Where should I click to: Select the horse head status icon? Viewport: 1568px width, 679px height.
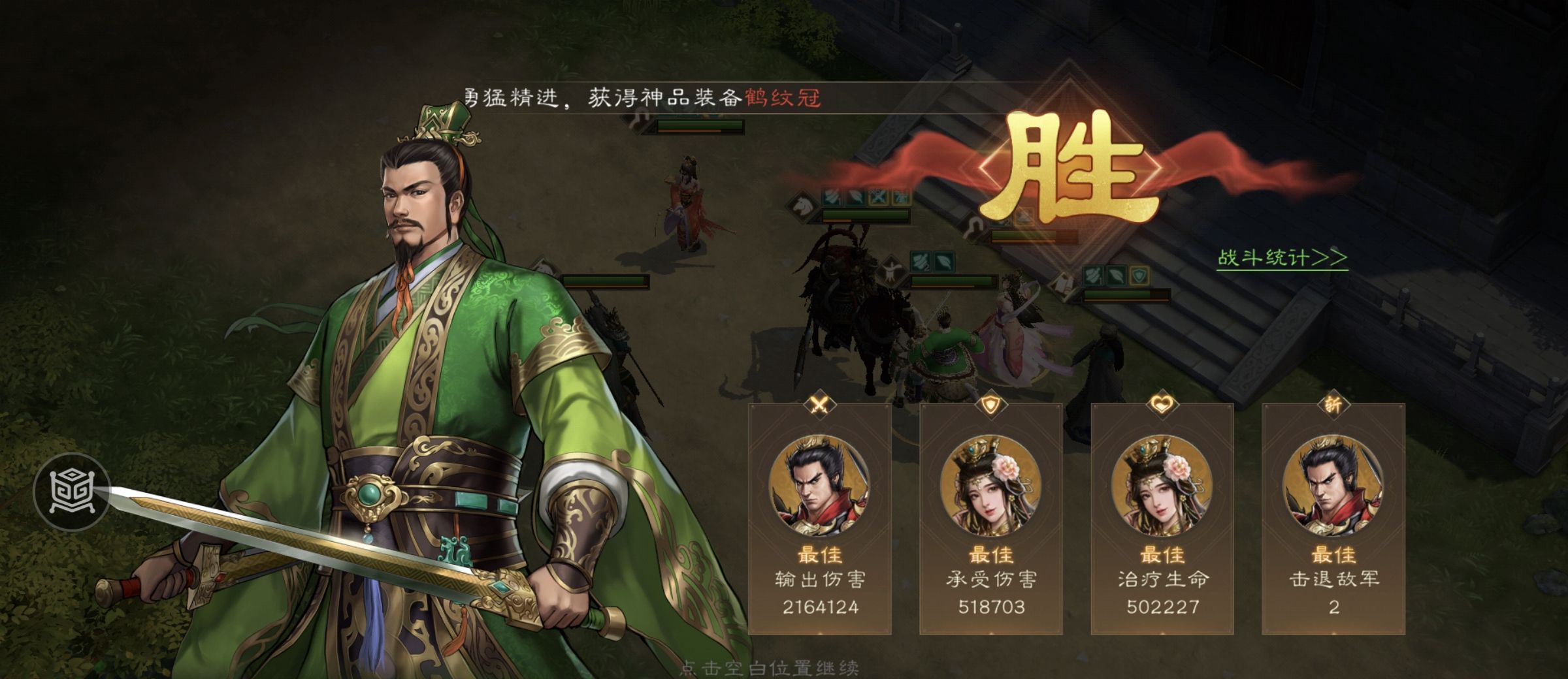[804, 206]
